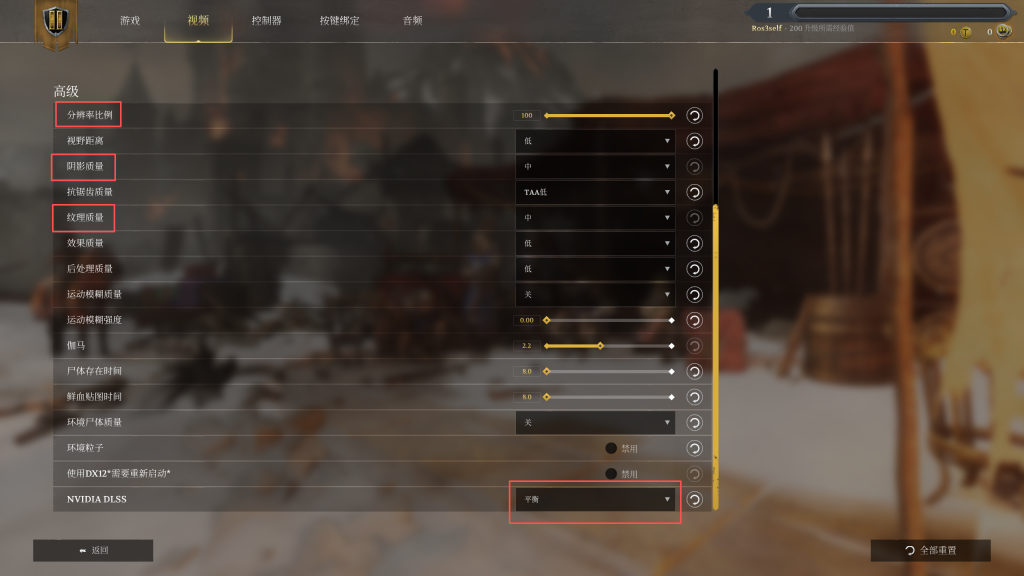
Task: Open the NVIDIA DLSS dropdown
Action: pos(595,499)
